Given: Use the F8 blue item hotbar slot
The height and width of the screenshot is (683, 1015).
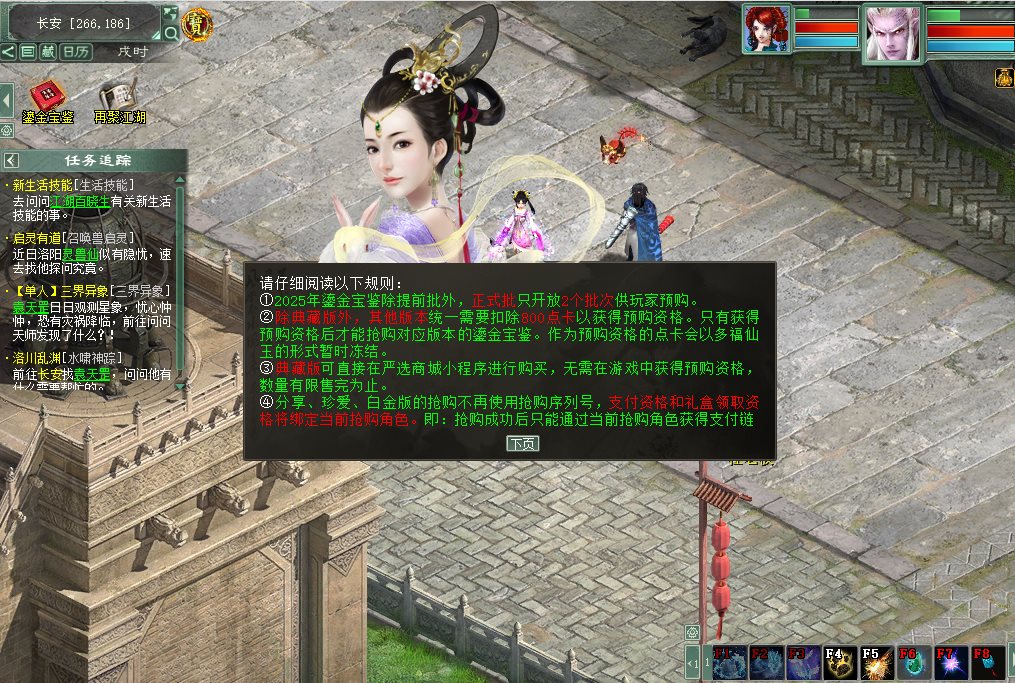Looking at the screenshot, I should click(x=987, y=664).
